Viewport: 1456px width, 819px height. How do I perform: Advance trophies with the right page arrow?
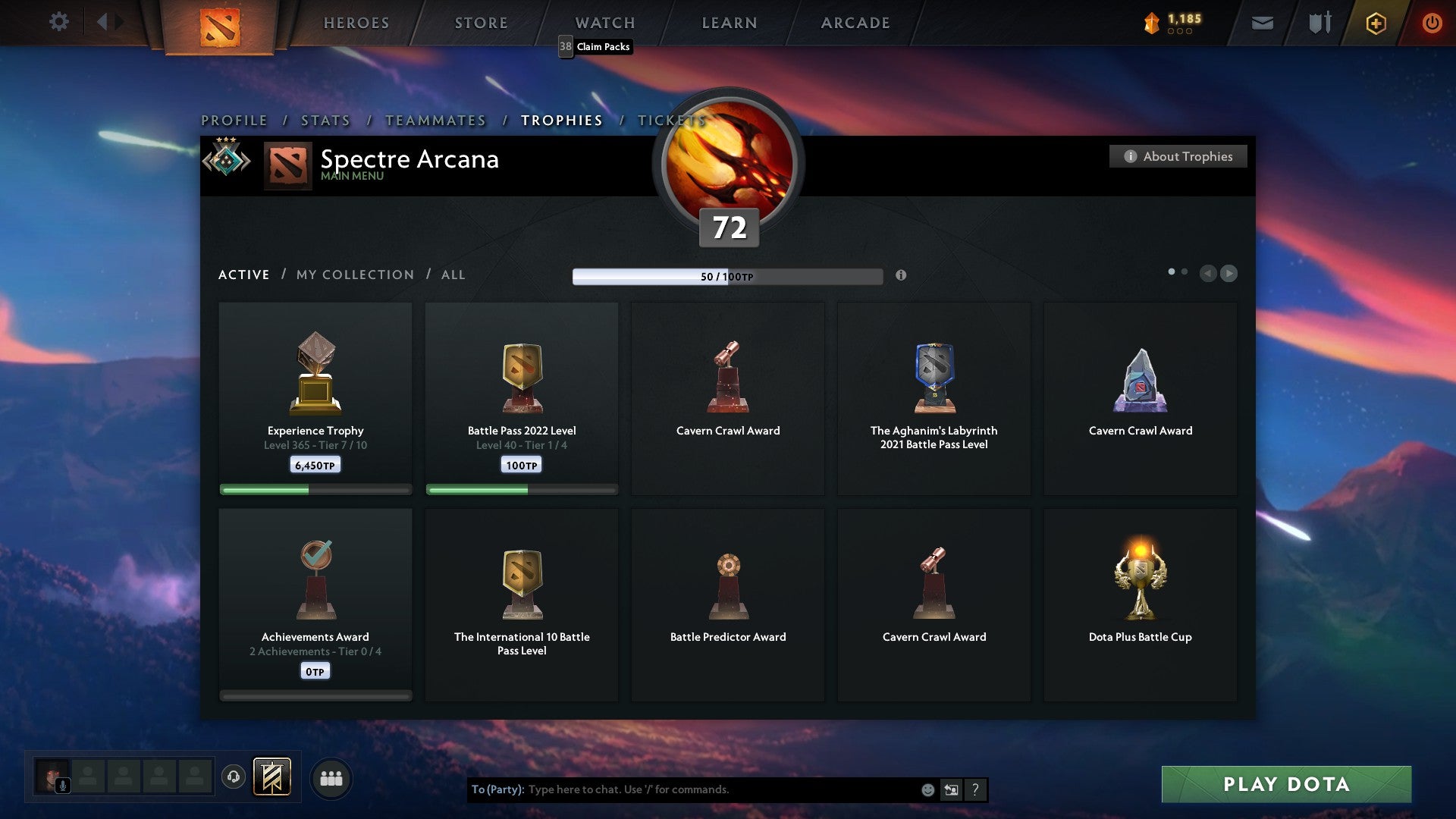tap(1229, 274)
